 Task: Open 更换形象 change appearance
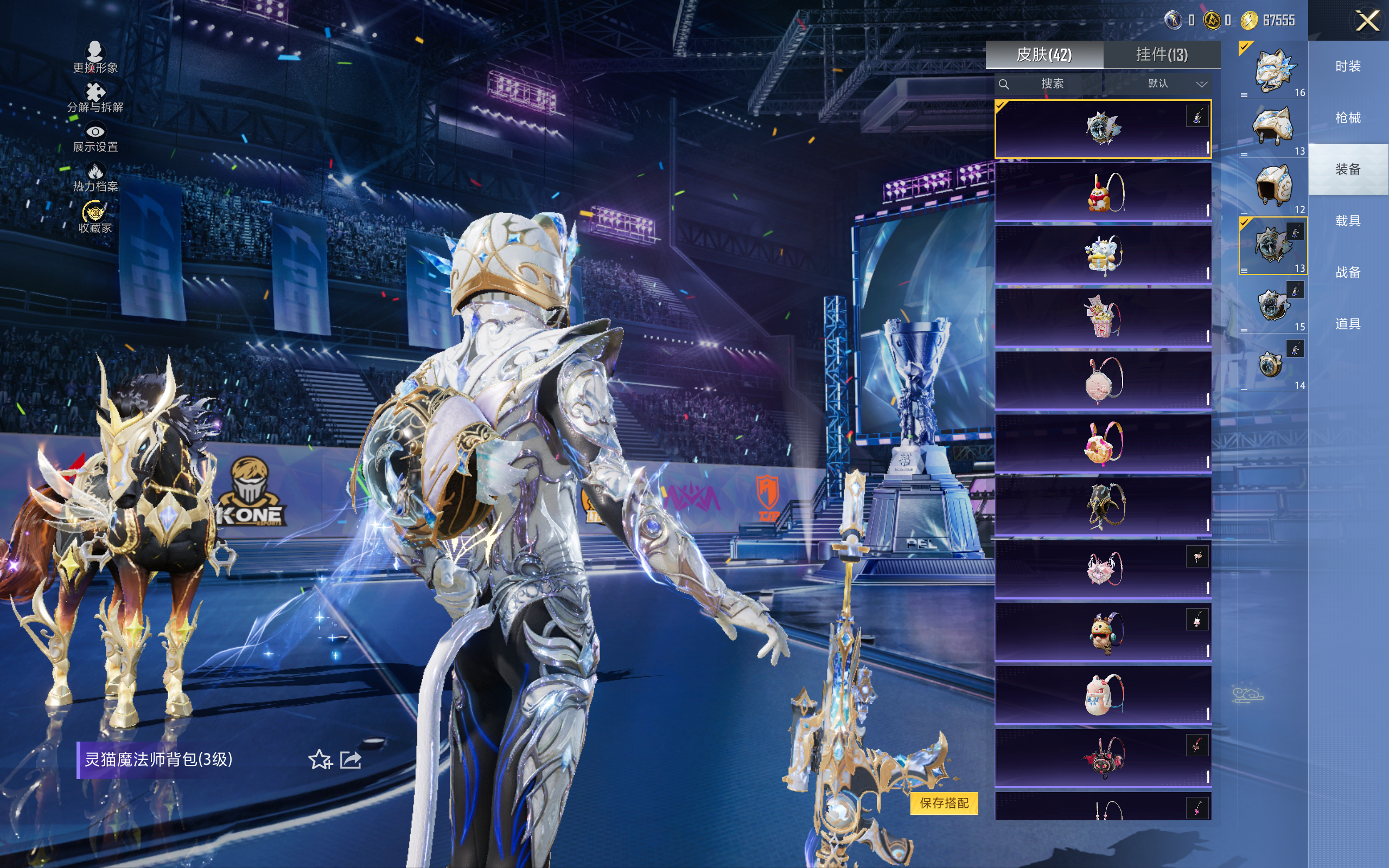pos(95,58)
